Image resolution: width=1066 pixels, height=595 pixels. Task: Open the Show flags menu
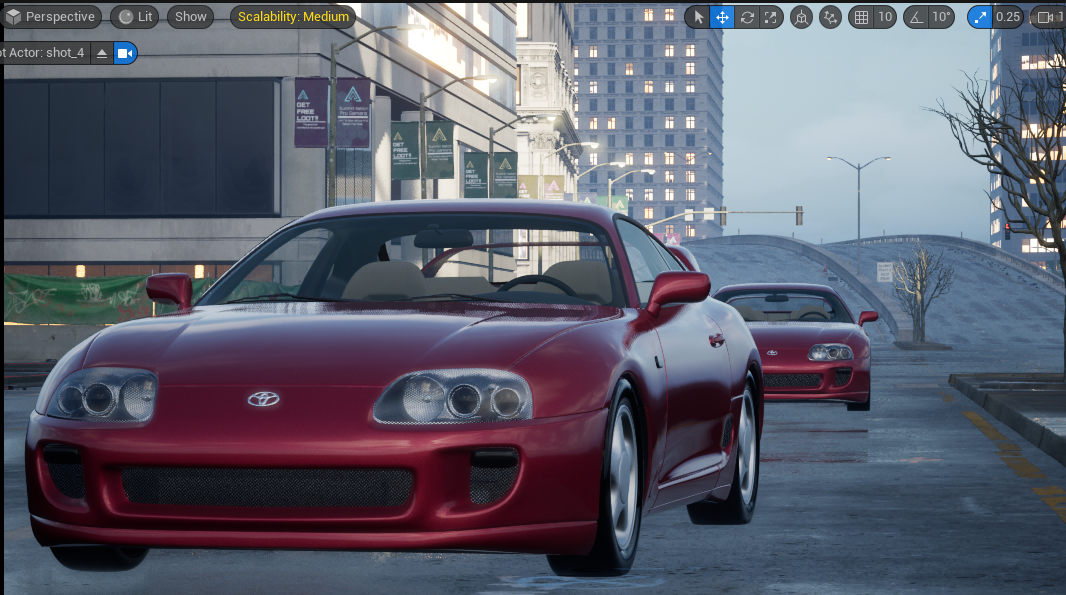(190, 17)
